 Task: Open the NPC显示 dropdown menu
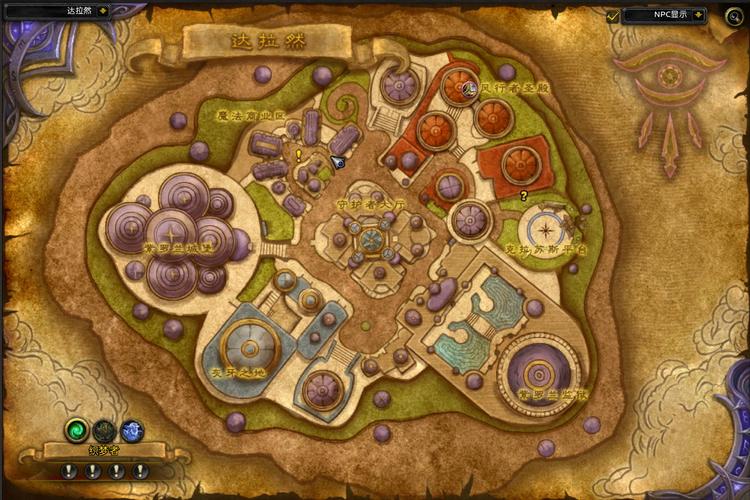(x=700, y=16)
